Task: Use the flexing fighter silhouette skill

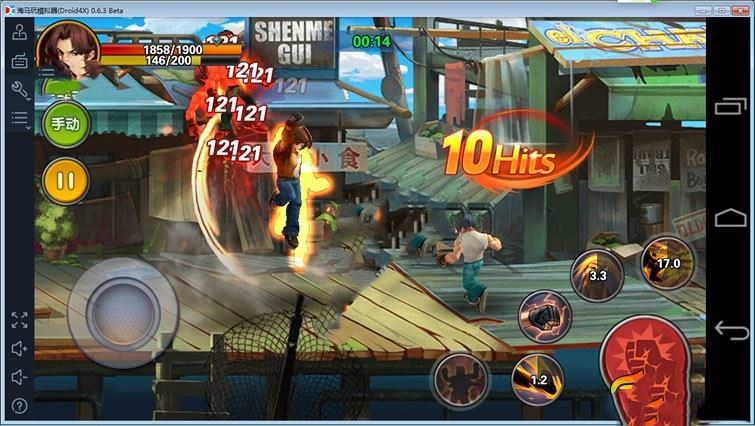Action: 460,380
